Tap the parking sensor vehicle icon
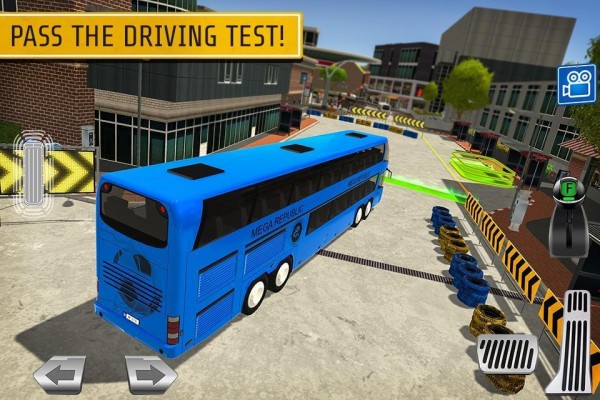600x400 pixels. (32, 169)
